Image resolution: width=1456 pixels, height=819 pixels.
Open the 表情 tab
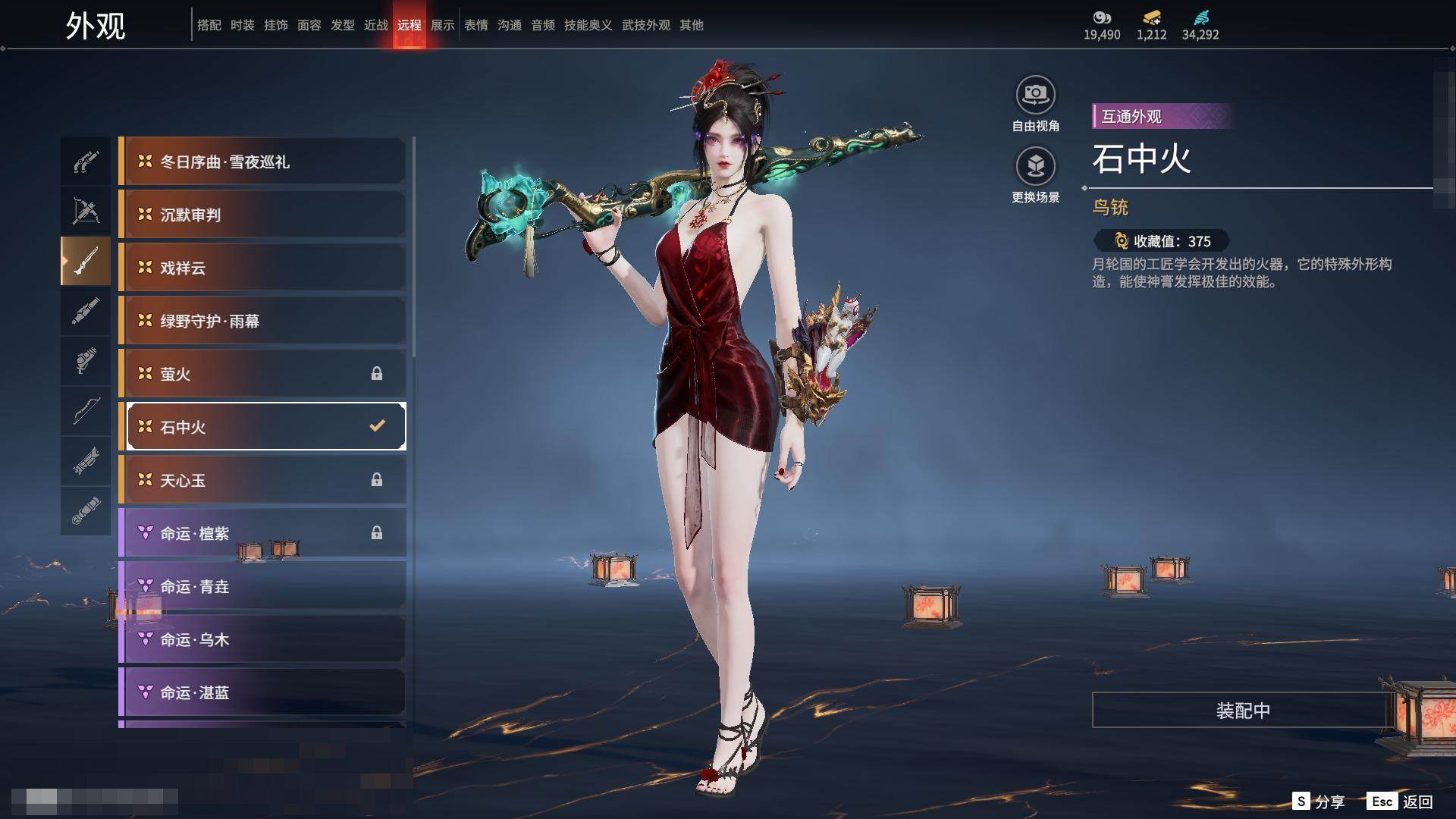[476, 25]
